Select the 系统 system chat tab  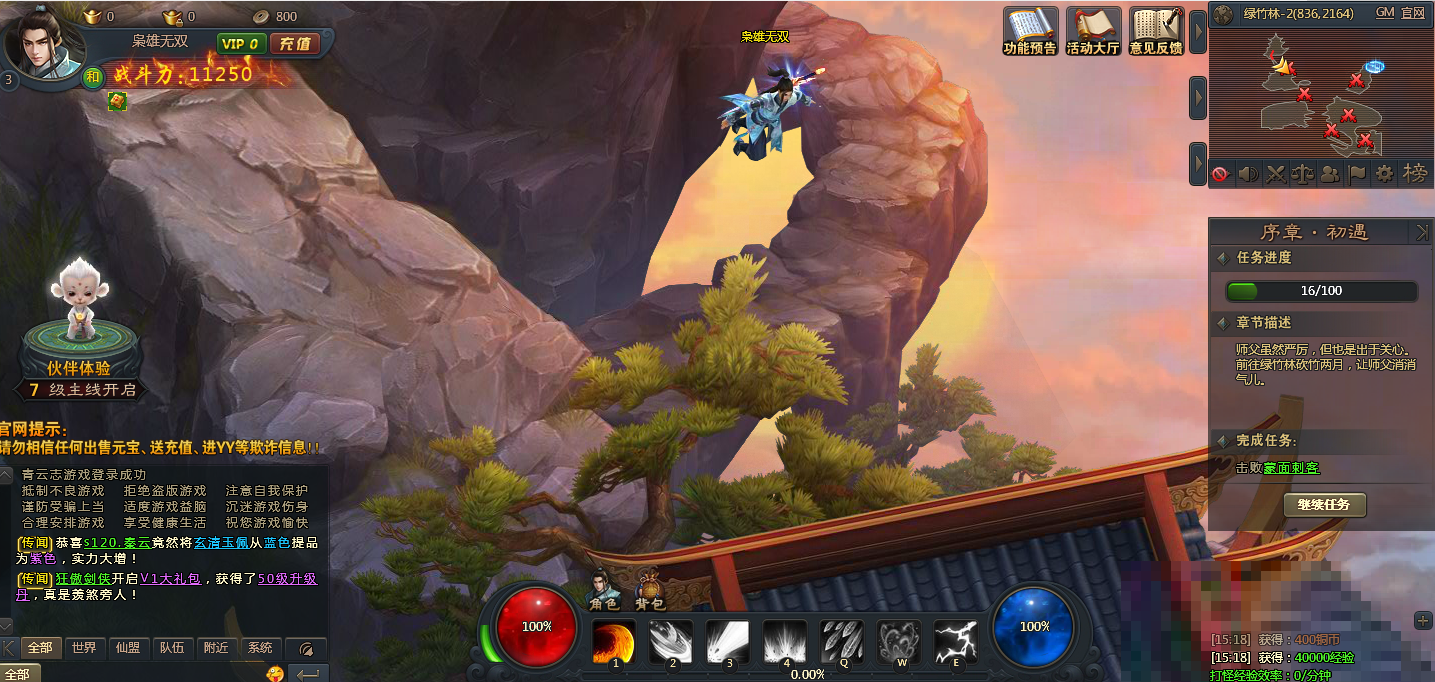pyautogui.click(x=260, y=648)
